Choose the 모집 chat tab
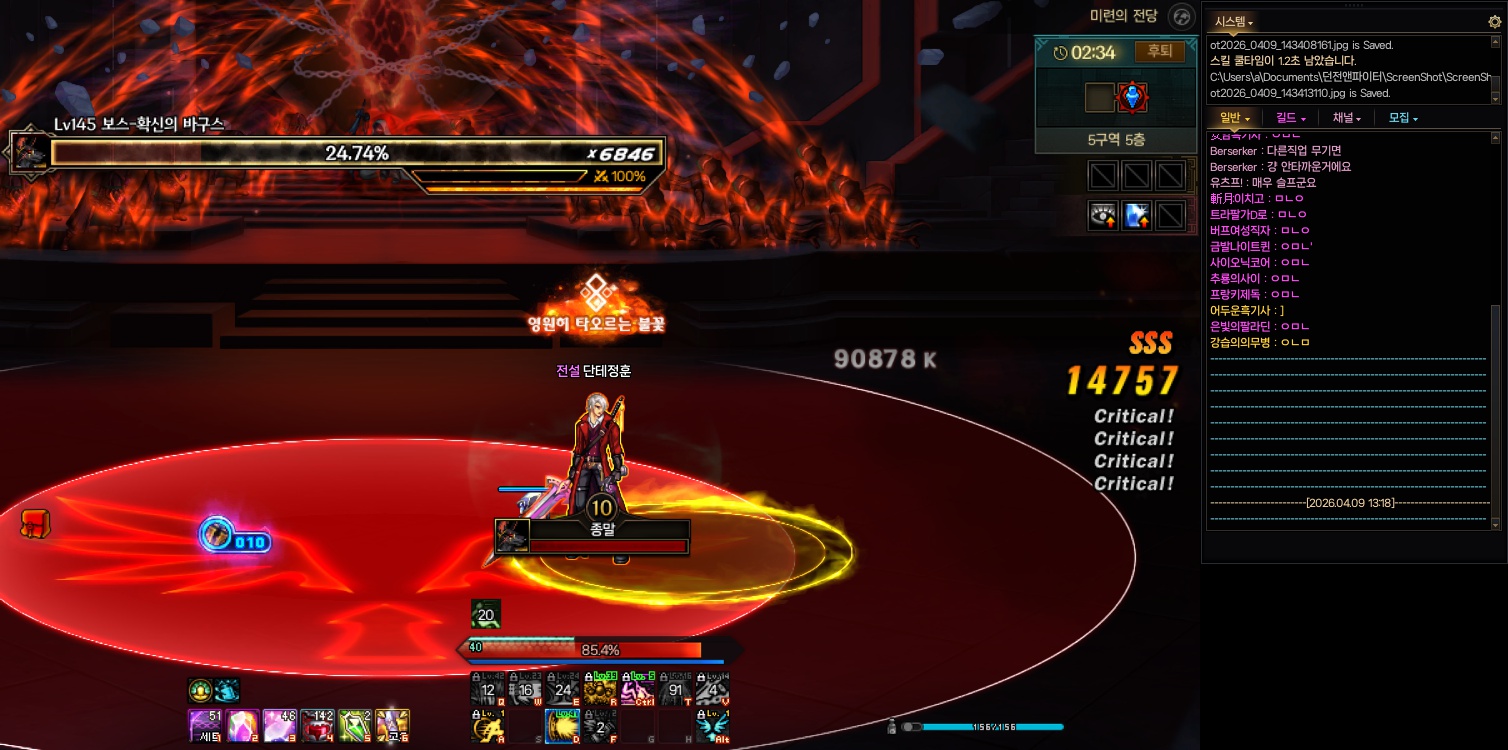Viewport: 1508px width, 750px height. [x=1403, y=118]
